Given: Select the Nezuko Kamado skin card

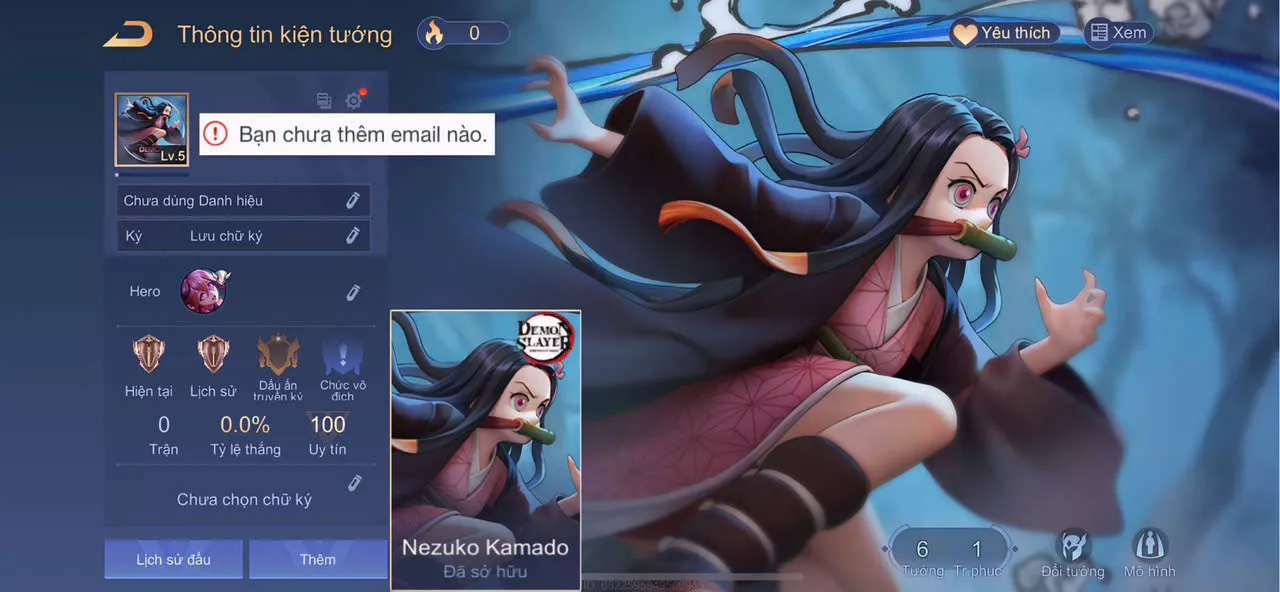Looking at the screenshot, I should [x=485, y=450].
